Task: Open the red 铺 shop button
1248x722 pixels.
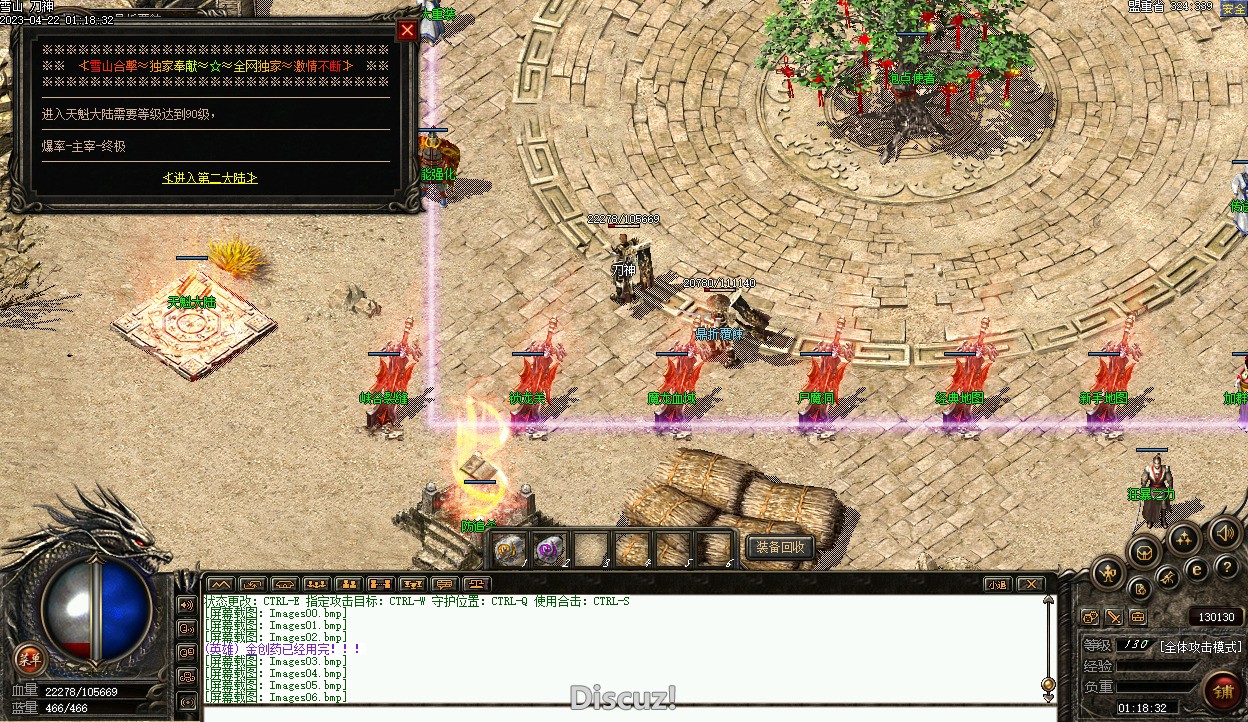Action: [1222, 690]
